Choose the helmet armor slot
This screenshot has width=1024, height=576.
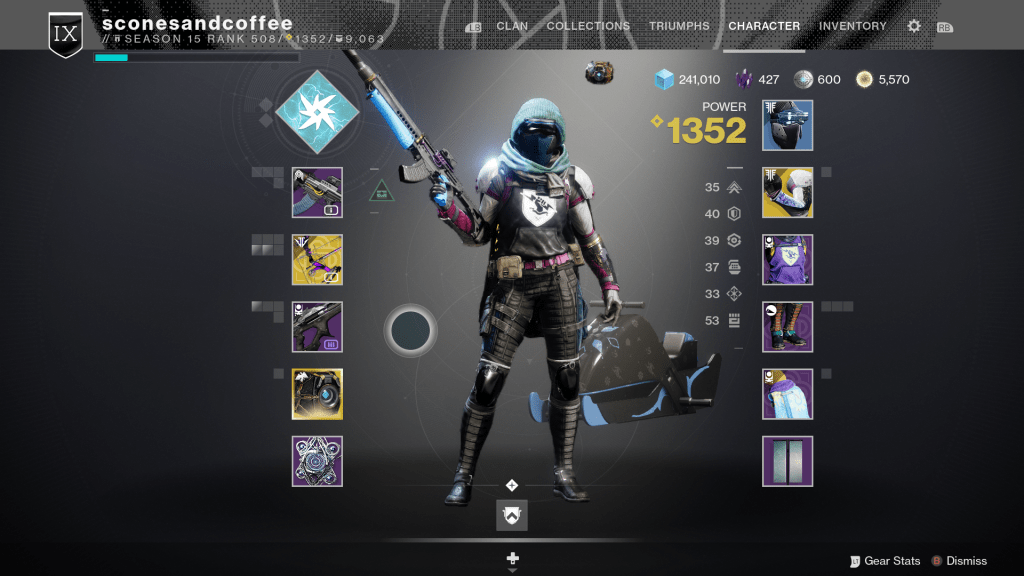[787, 125]
